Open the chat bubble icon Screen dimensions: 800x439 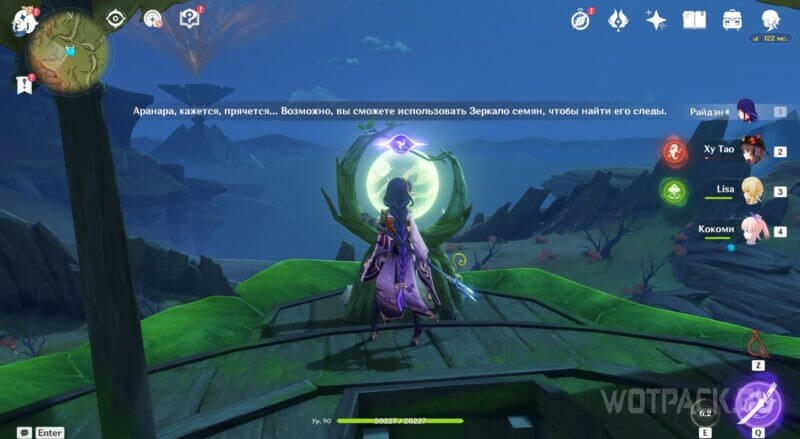pos(17,432)
